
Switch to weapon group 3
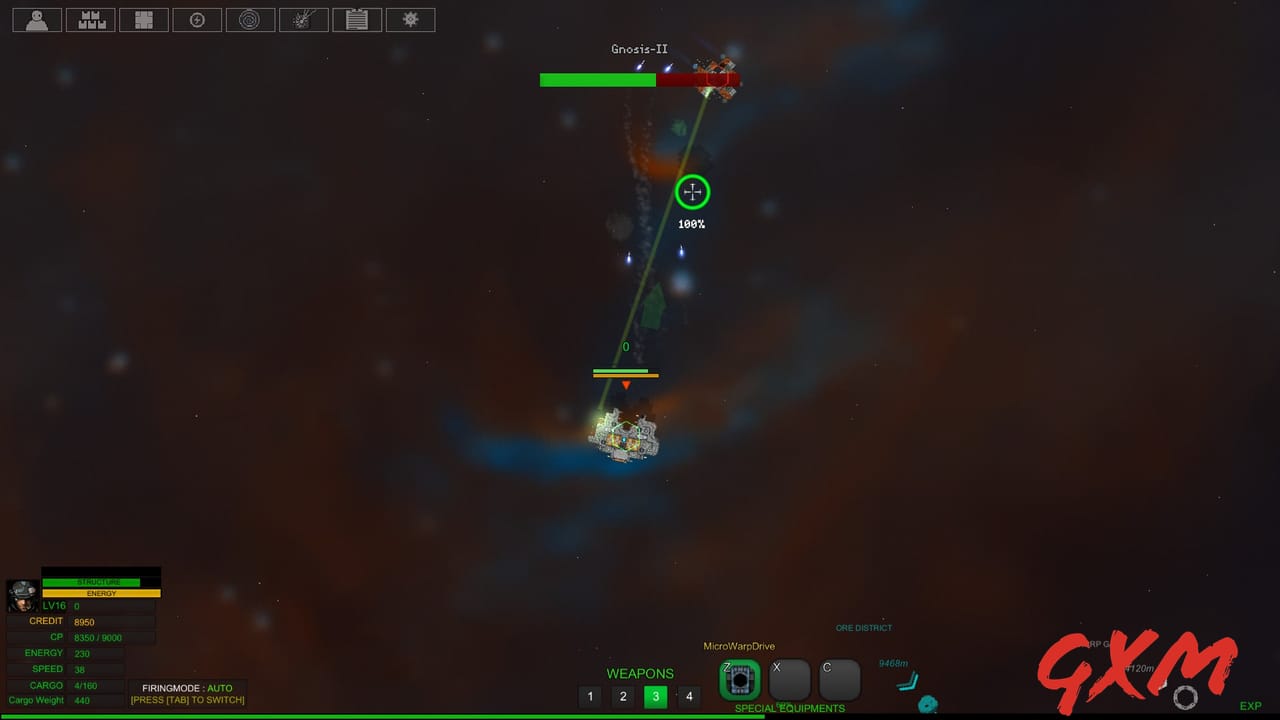pyautogui.click(x=655, y=696)
